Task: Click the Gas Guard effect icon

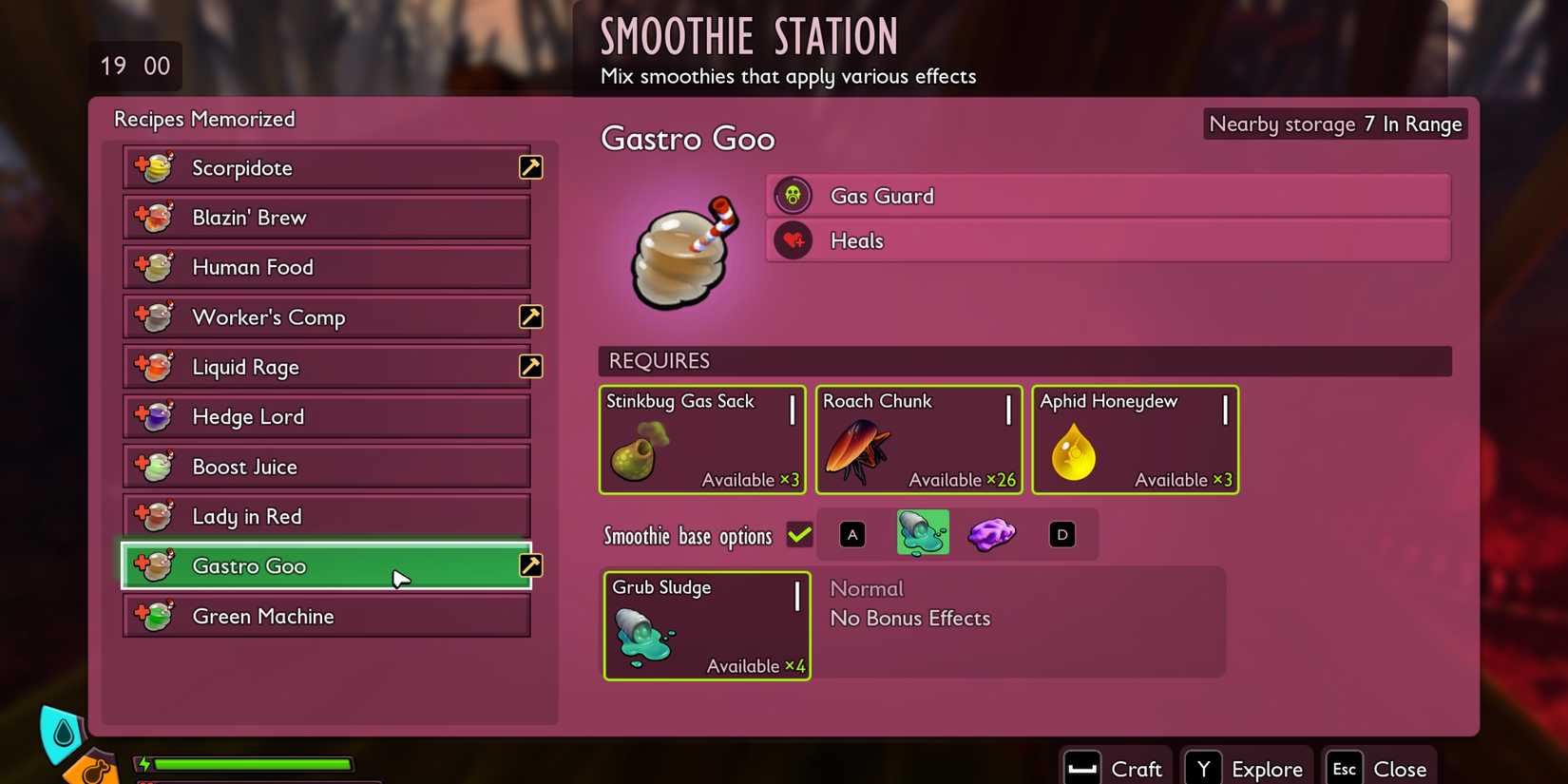Action: 794,195
